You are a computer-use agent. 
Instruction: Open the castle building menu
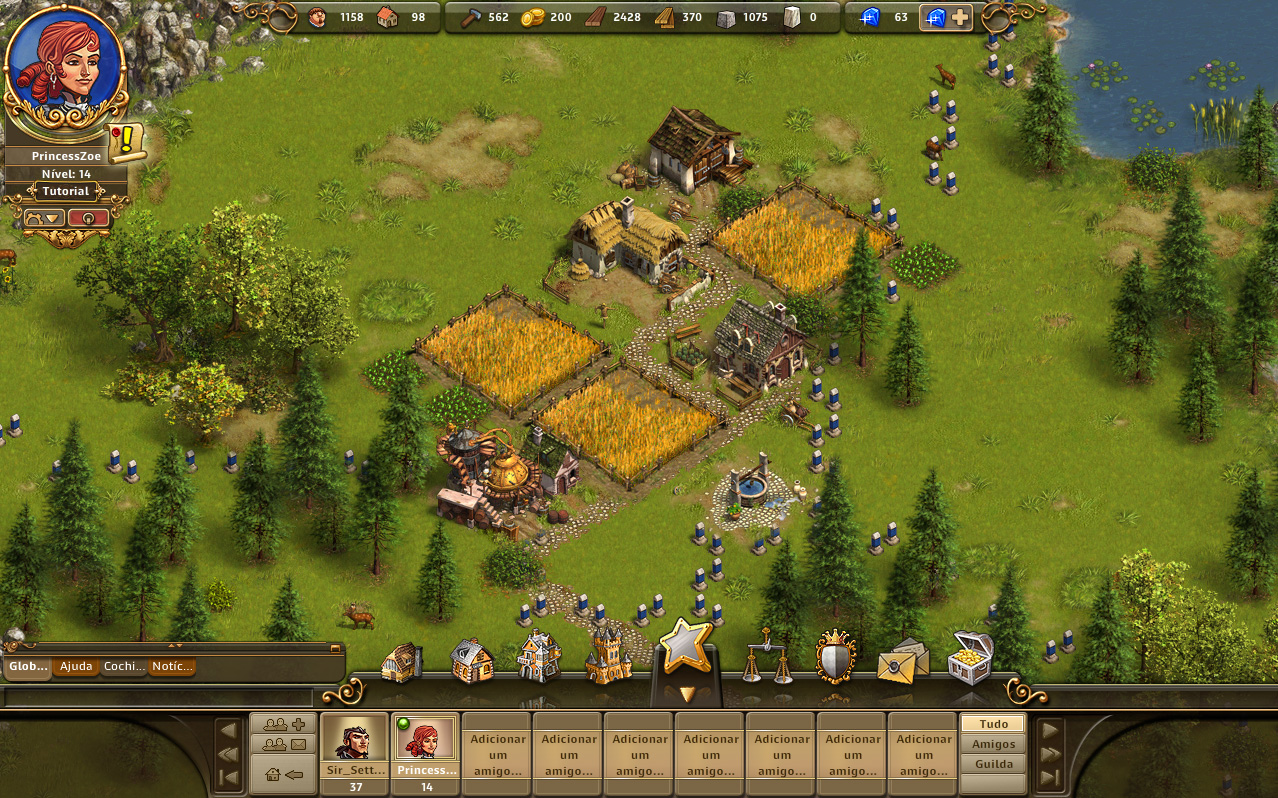pyautogui.click(x=608, y=657)
